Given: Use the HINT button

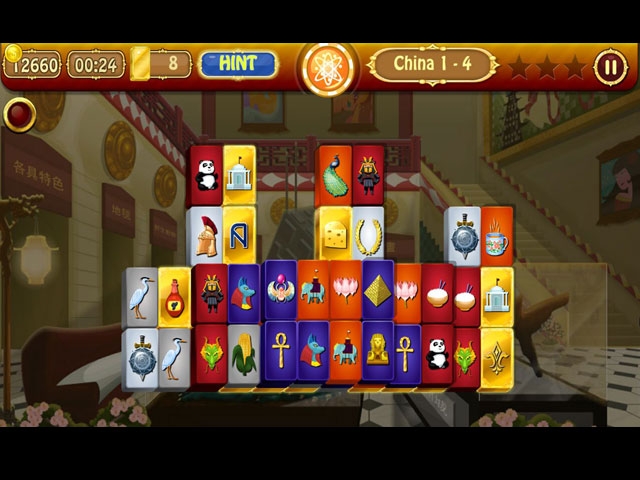Looking at the screenshot, I should (240, 64).
